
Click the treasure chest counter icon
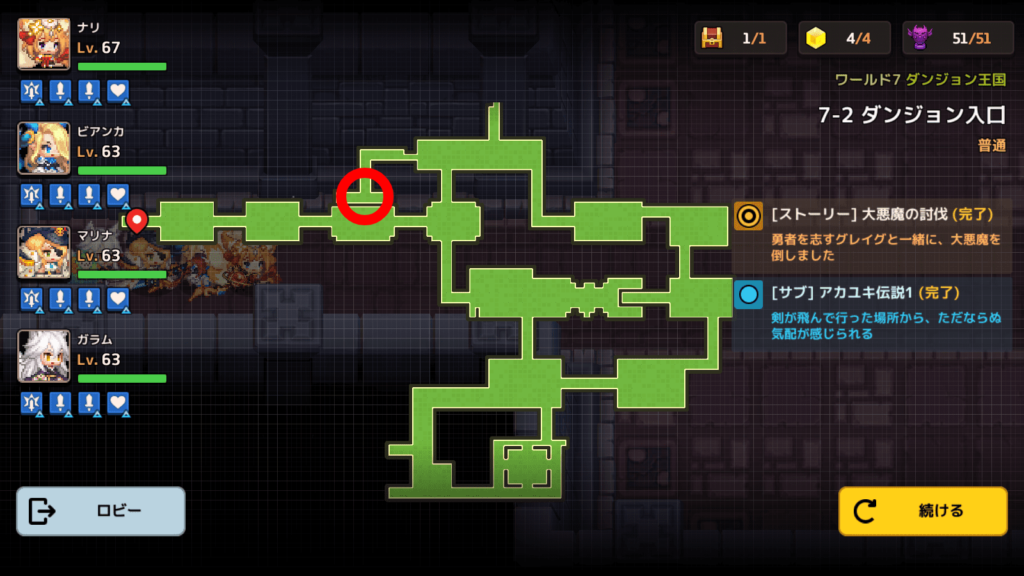coord(713,38)
